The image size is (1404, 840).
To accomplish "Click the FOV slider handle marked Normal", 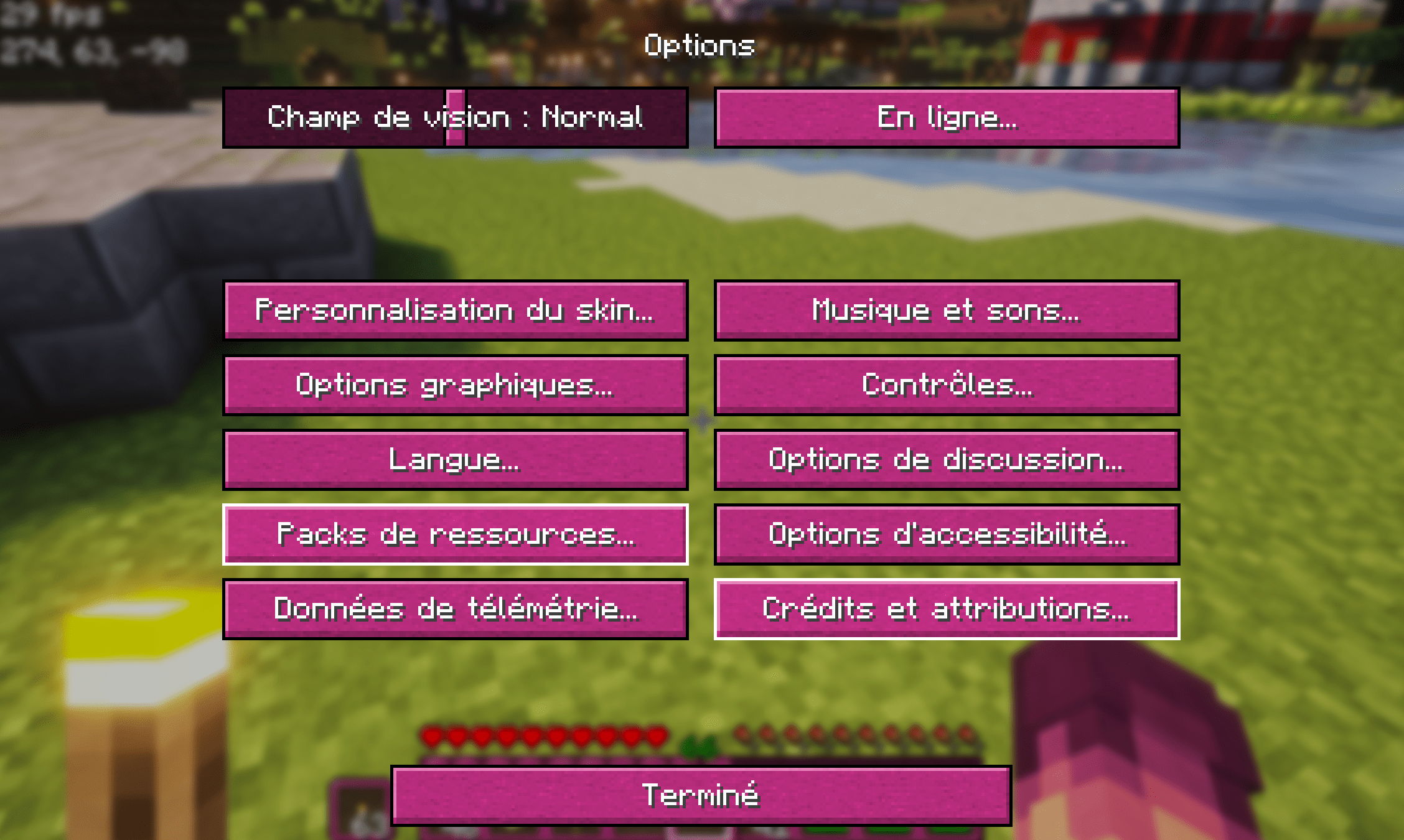I will [x=455, y=118].
